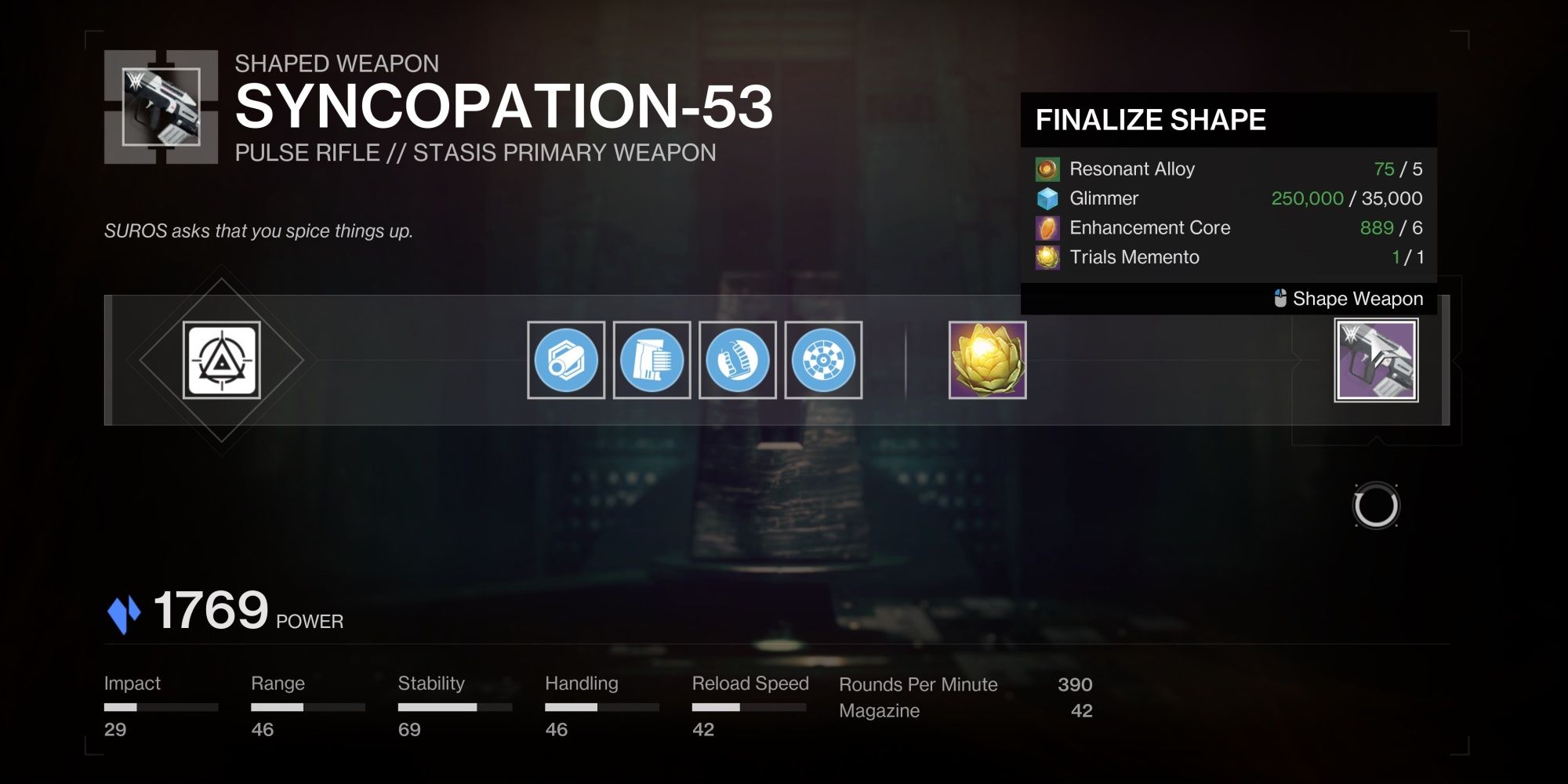Select the first trait perk icon
The image size is (1568, 784).
click(x=739, y=361)
